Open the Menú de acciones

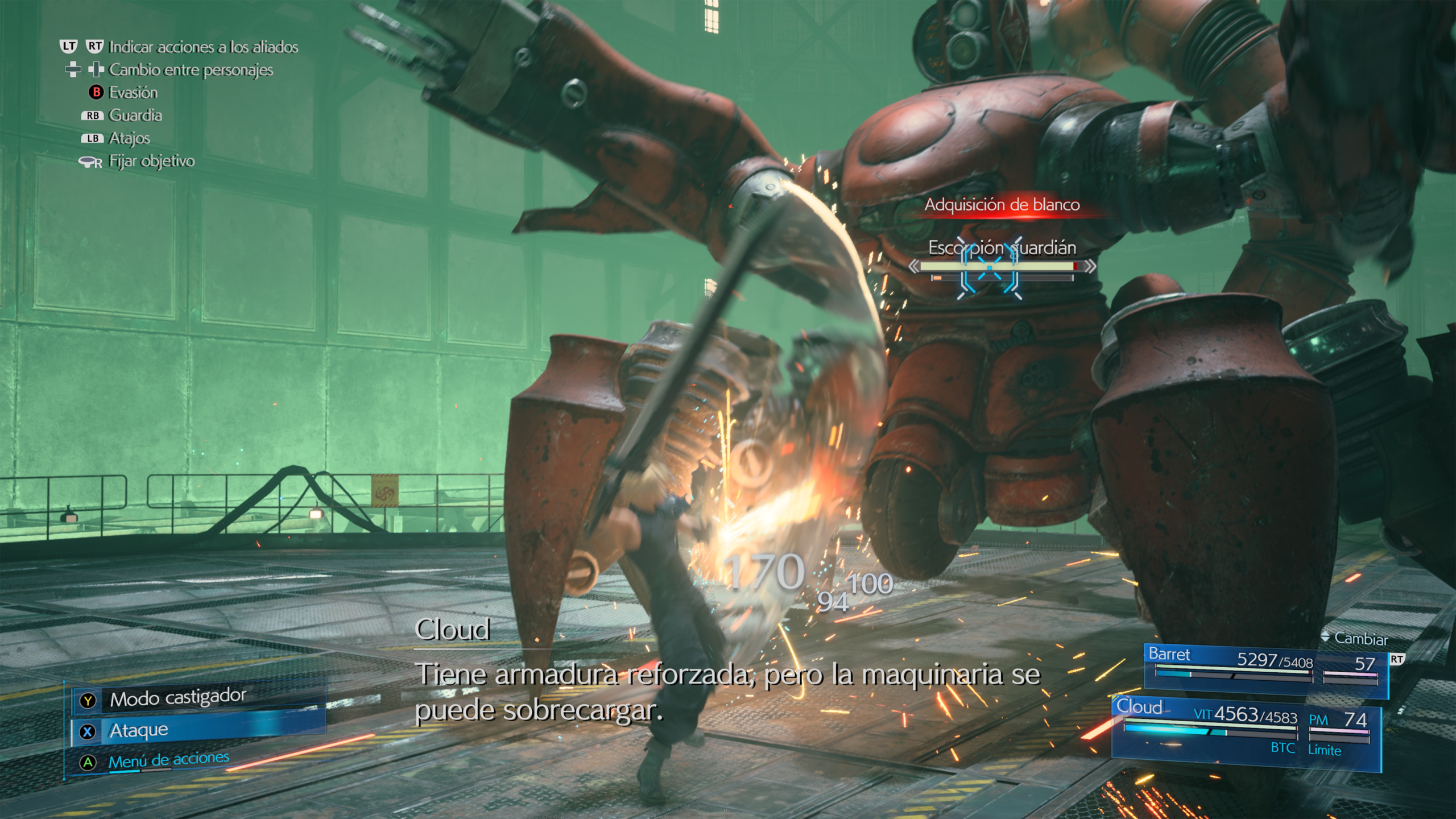coord(168,760)
